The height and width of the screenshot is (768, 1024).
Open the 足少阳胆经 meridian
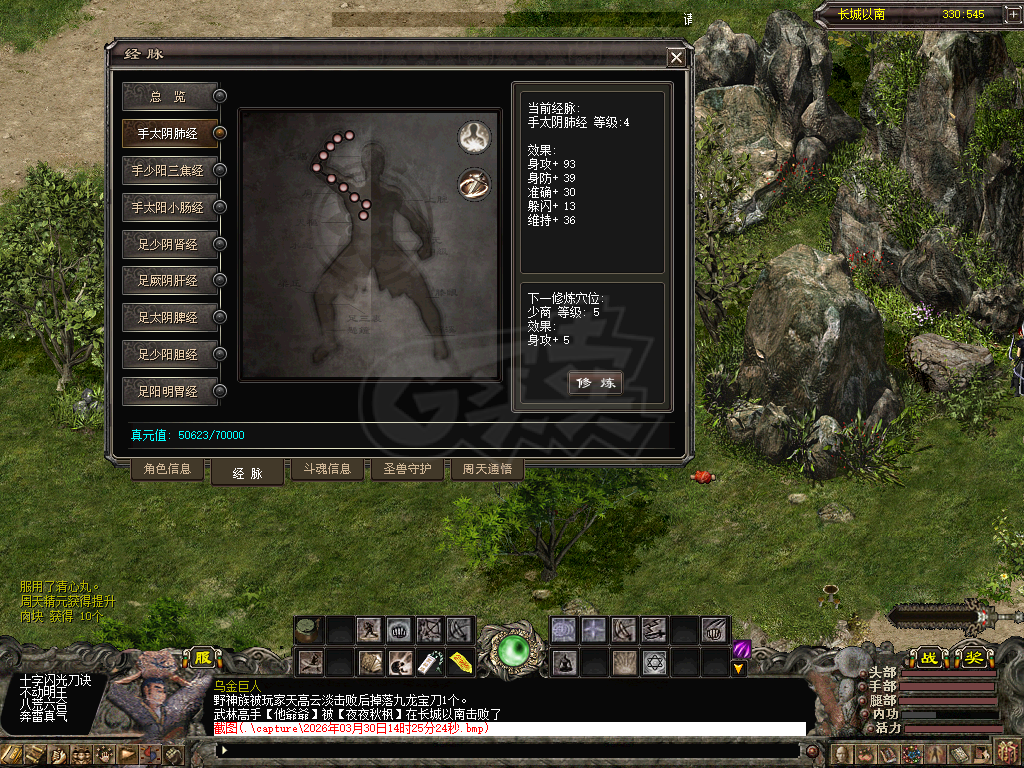[x=170, y=354]
